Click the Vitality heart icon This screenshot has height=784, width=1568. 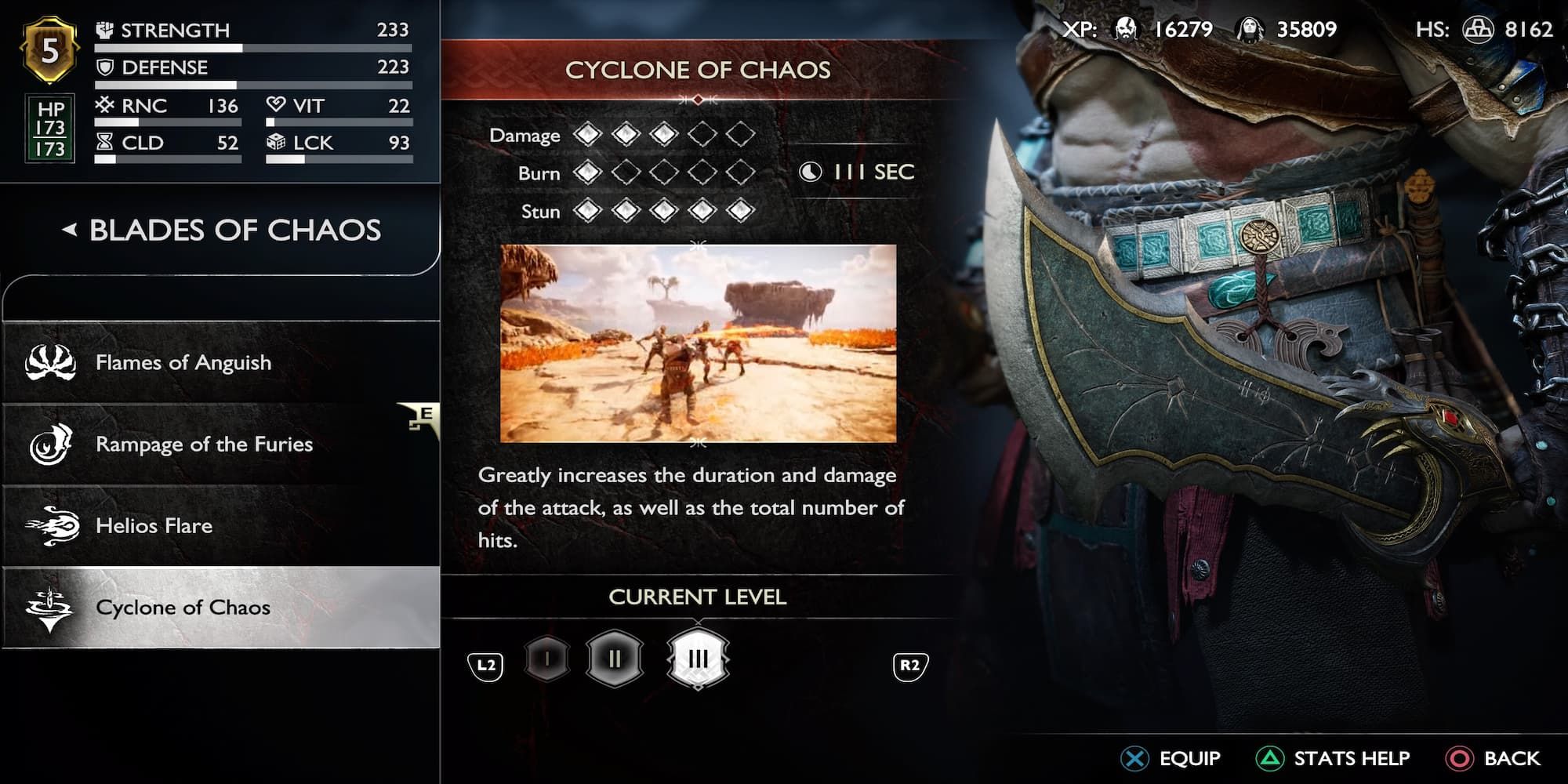[275, 105]
